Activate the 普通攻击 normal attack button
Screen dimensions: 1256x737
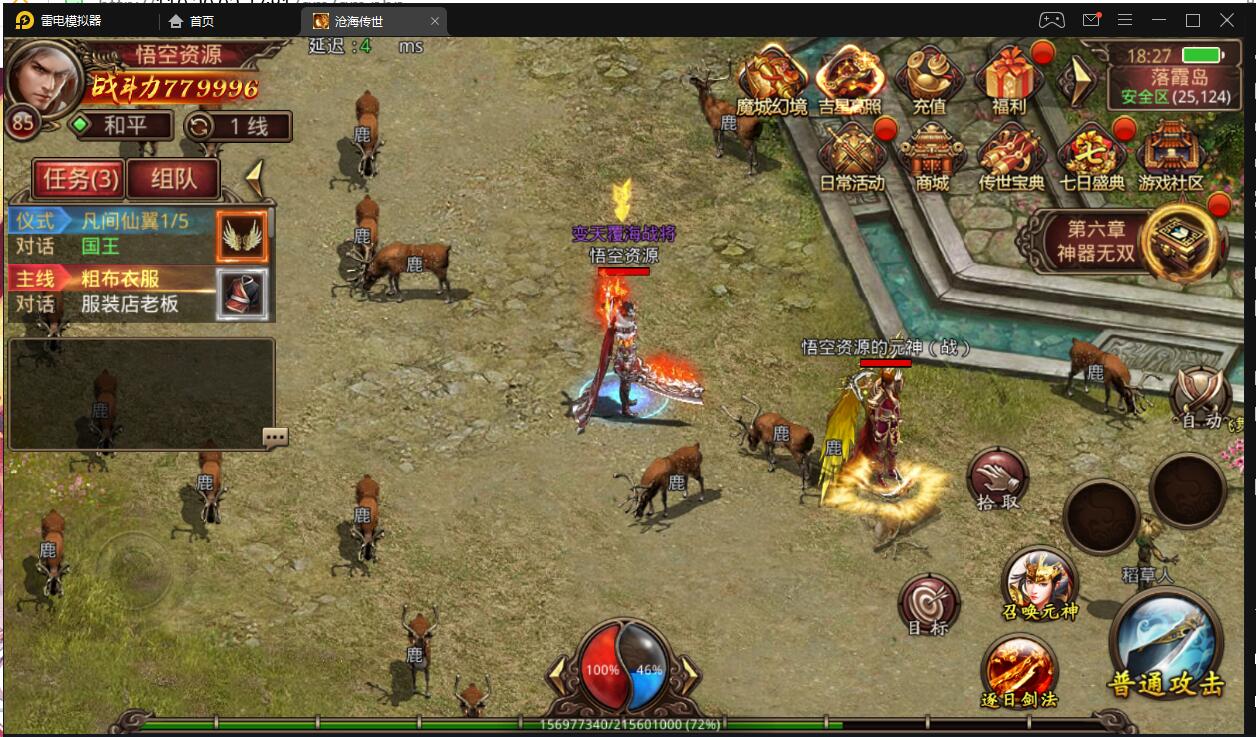pos(1166,647)
